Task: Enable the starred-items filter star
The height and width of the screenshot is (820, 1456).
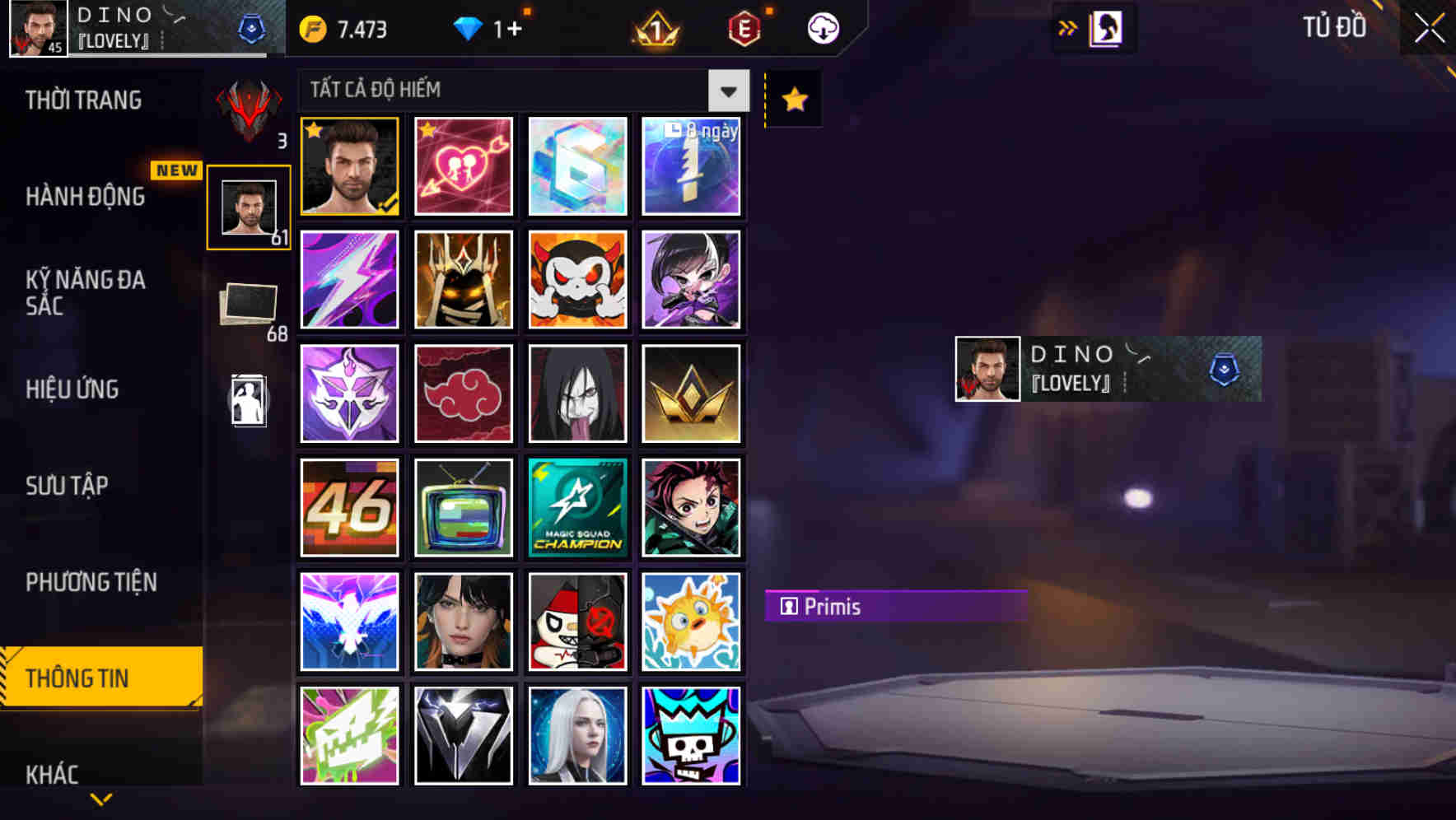Action: click(793, 98)
